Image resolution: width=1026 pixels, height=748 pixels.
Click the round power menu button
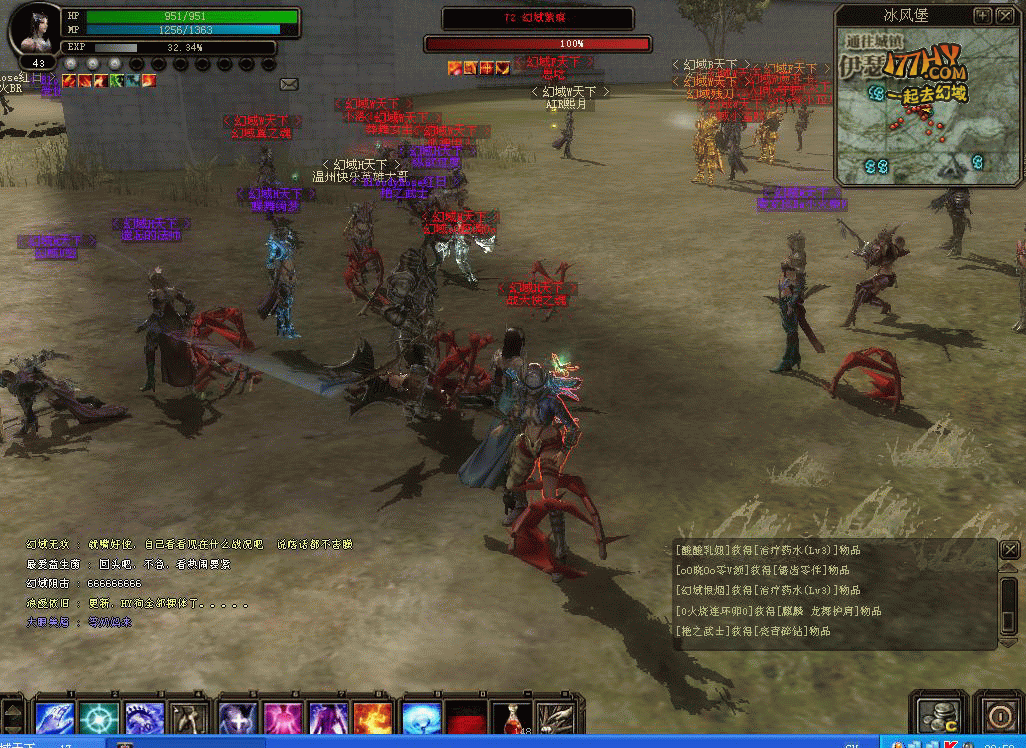point(999,716)
